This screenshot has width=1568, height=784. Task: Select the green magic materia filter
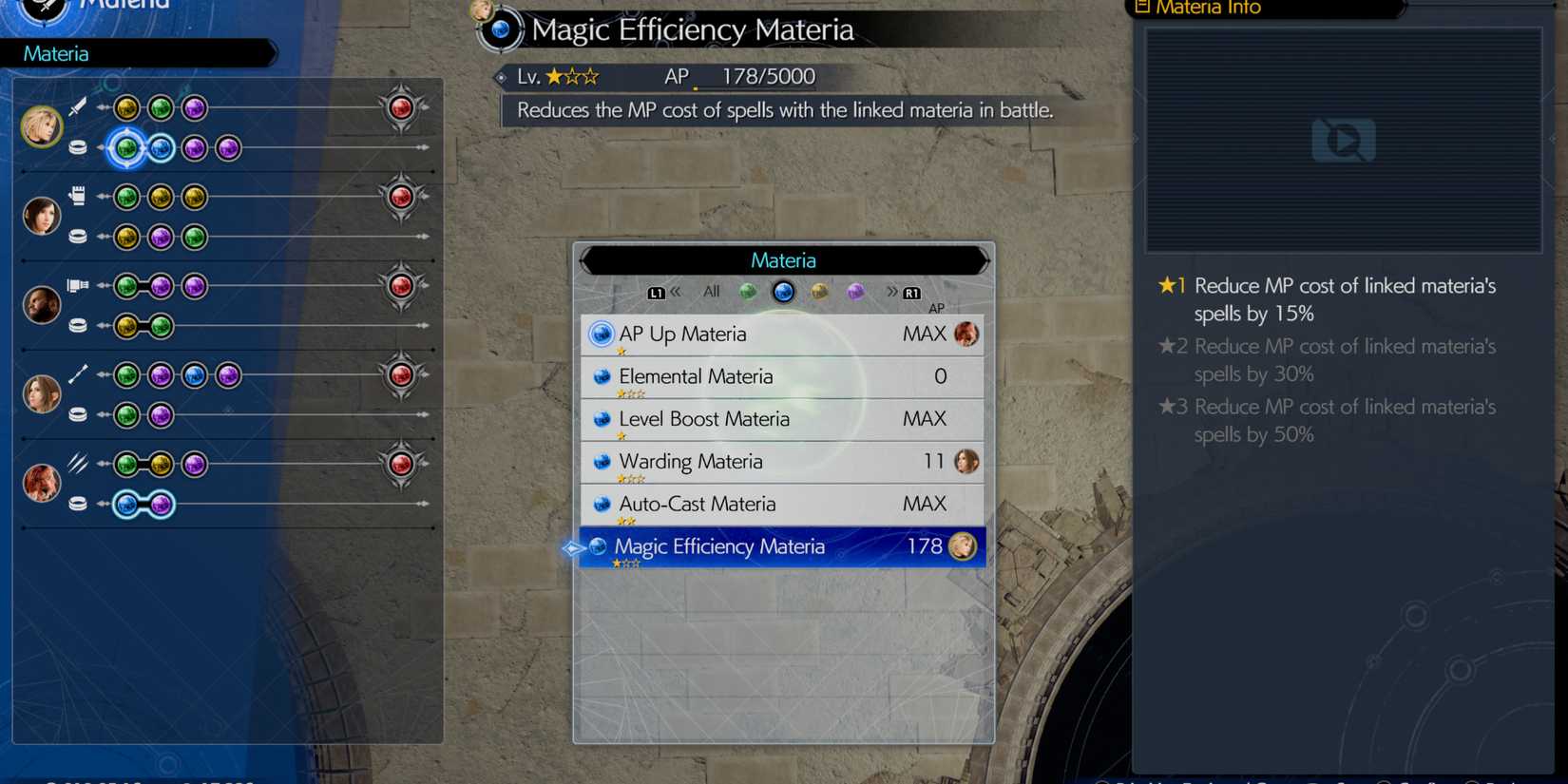pyautogui.click(x=748, y=292)
